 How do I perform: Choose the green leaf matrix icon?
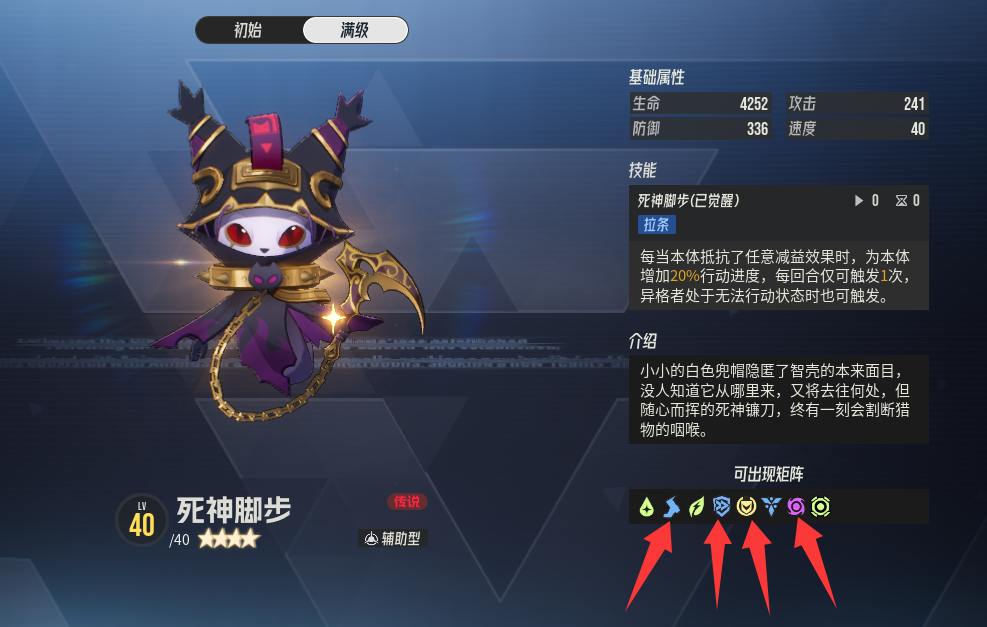click(x=697, y=507)
